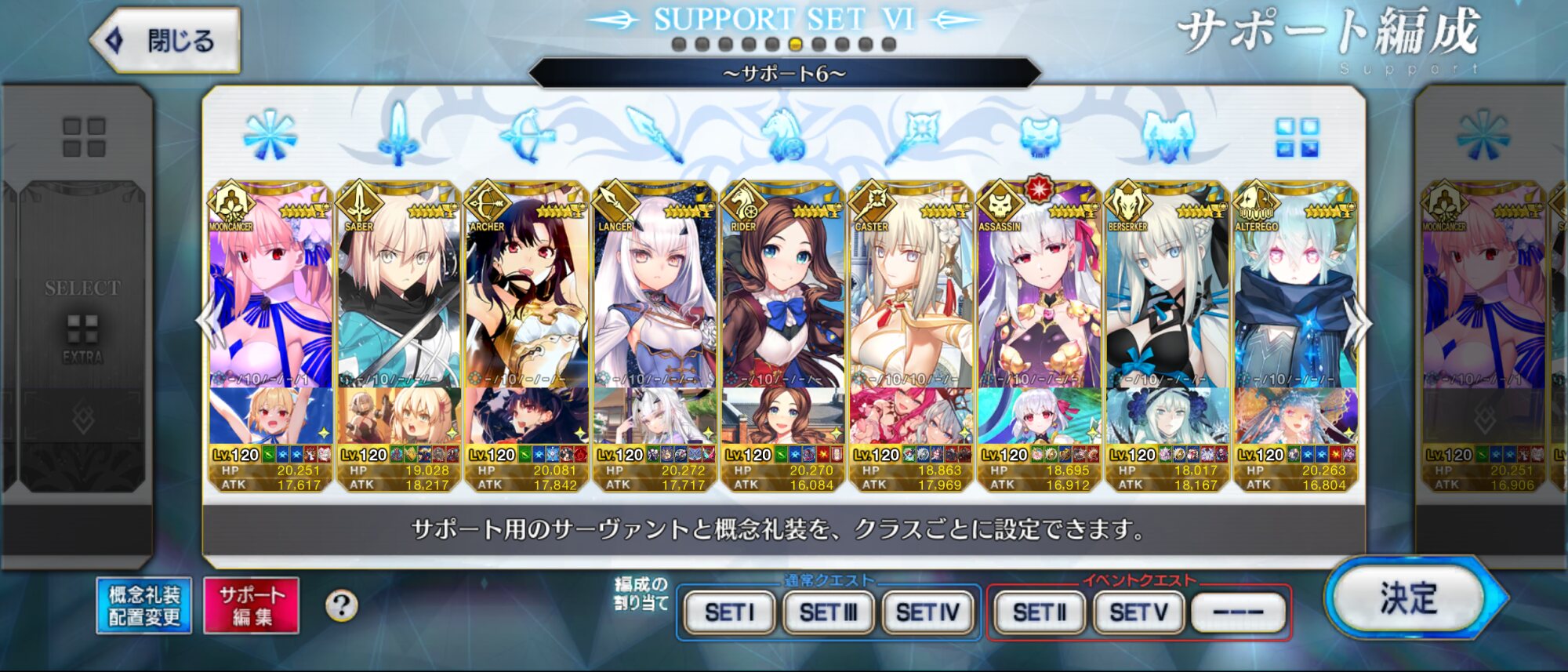The image size is (1568, 672).
Task: Select the empty event quest slot
Action: click(x=1238, y=612)
